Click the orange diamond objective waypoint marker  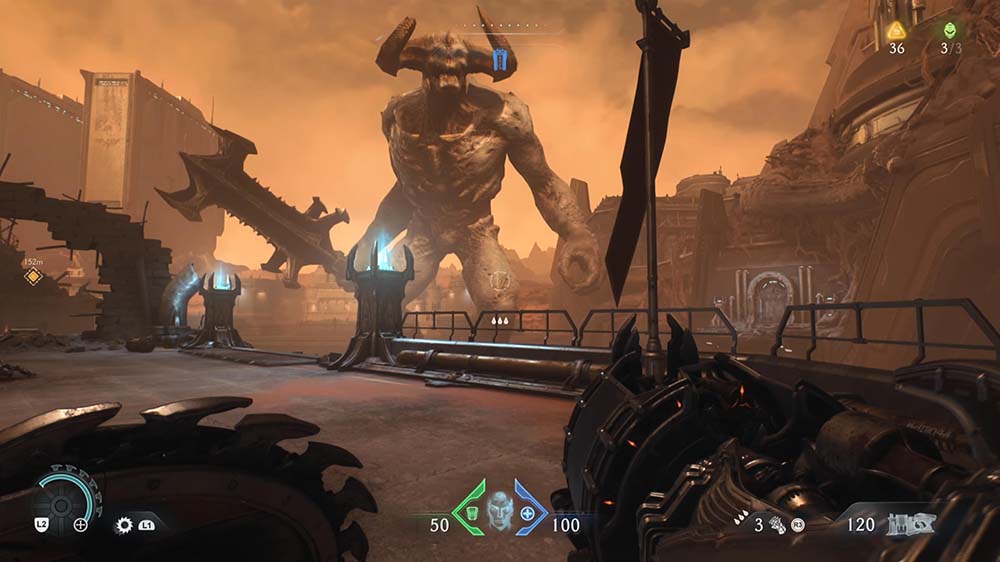click(x=33, y=277)
